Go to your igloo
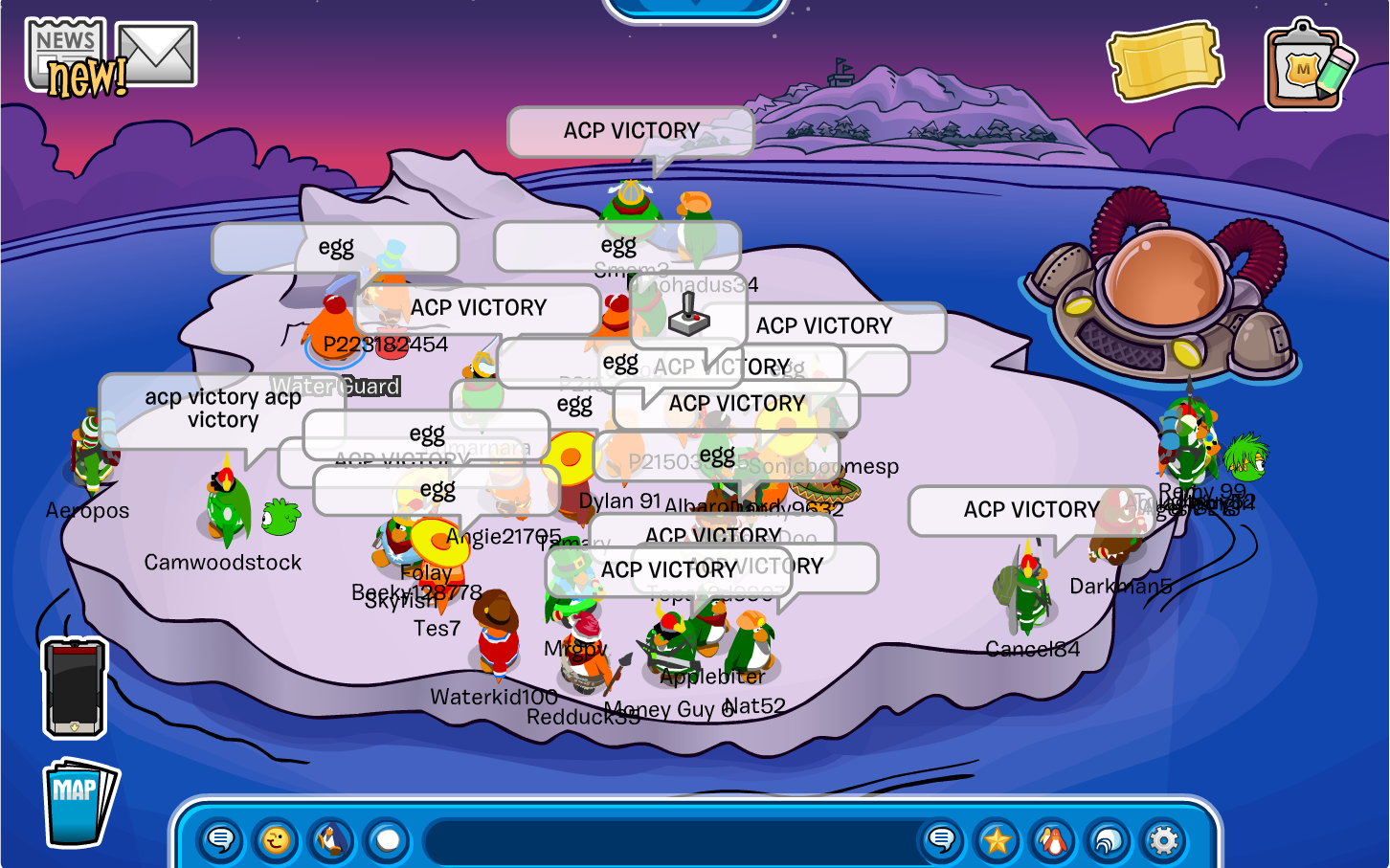 pyautogui.click(x=1108, y=840)
